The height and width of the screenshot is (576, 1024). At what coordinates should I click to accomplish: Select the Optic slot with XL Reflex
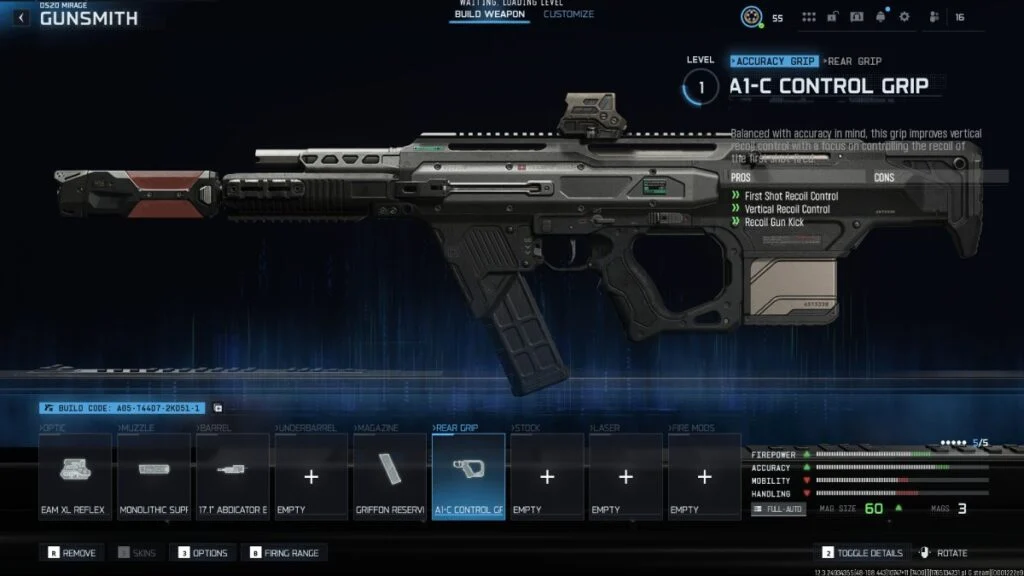tap(74, 476)
